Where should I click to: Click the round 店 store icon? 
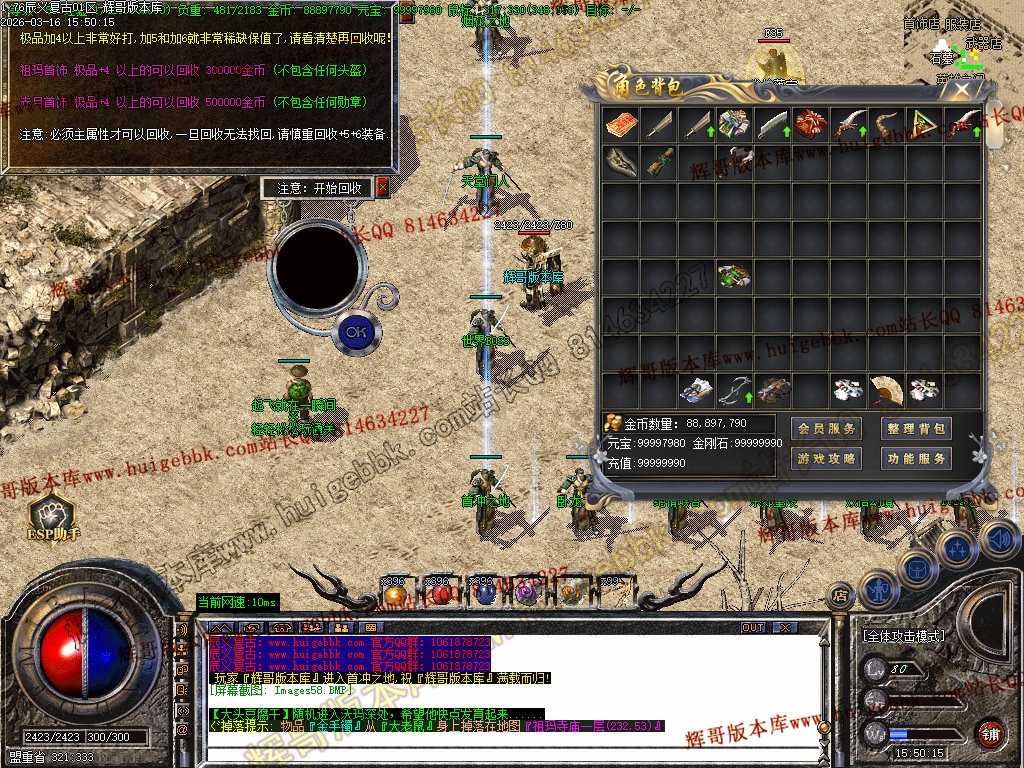[x=841, y=594]
